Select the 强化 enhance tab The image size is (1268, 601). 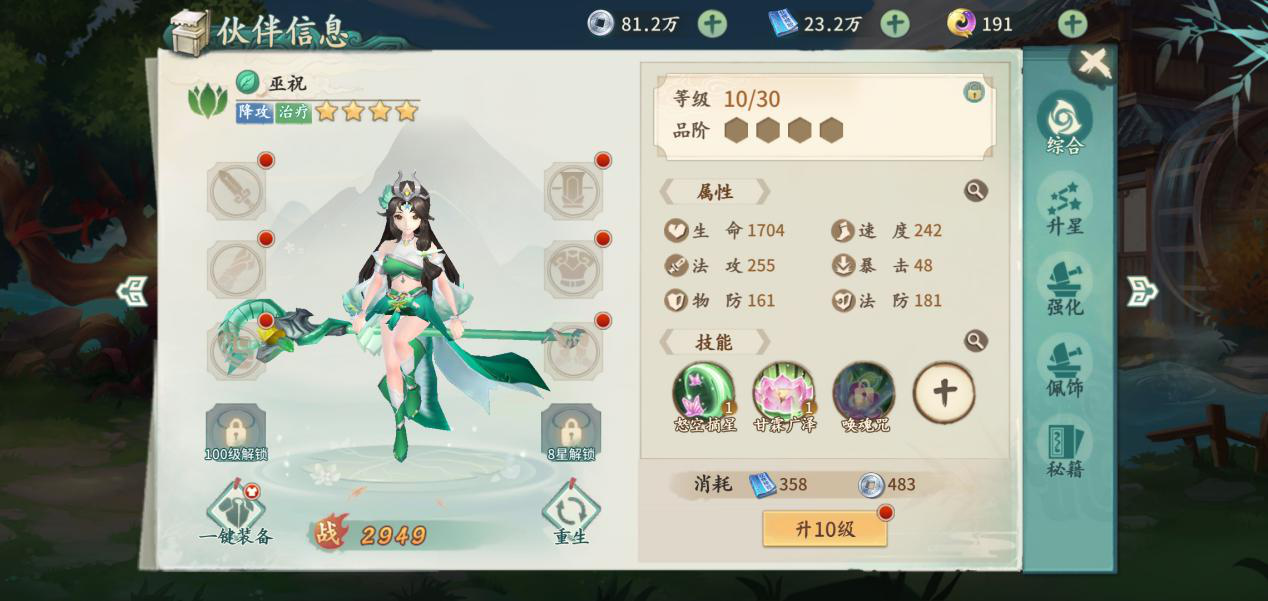(x=1065, y=286)
